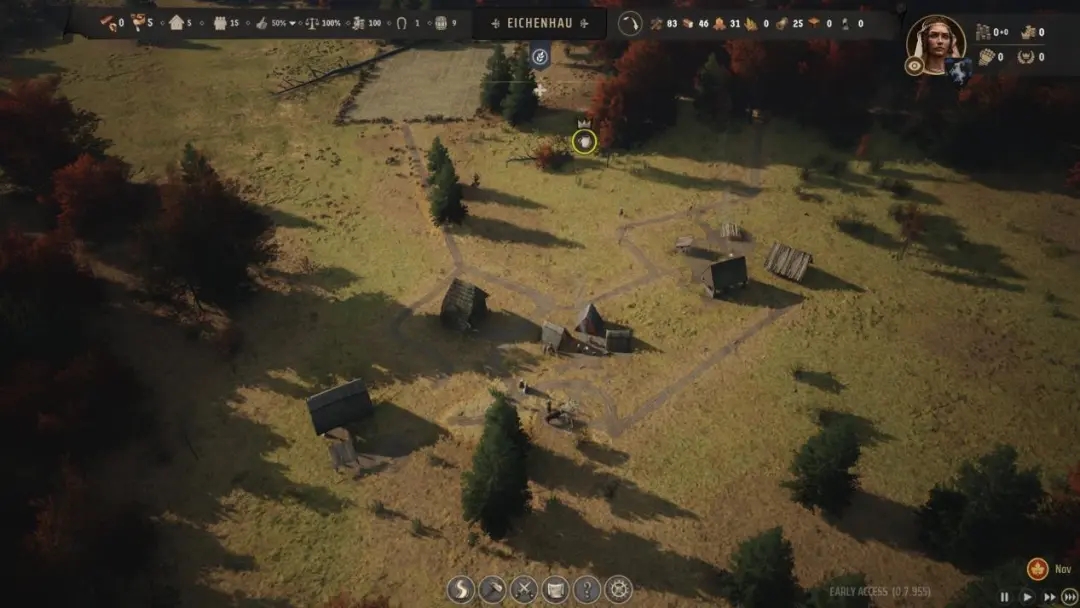Set game speed to fastest
Screen dimensions: 1080x608
click(x=1069, y=596)
